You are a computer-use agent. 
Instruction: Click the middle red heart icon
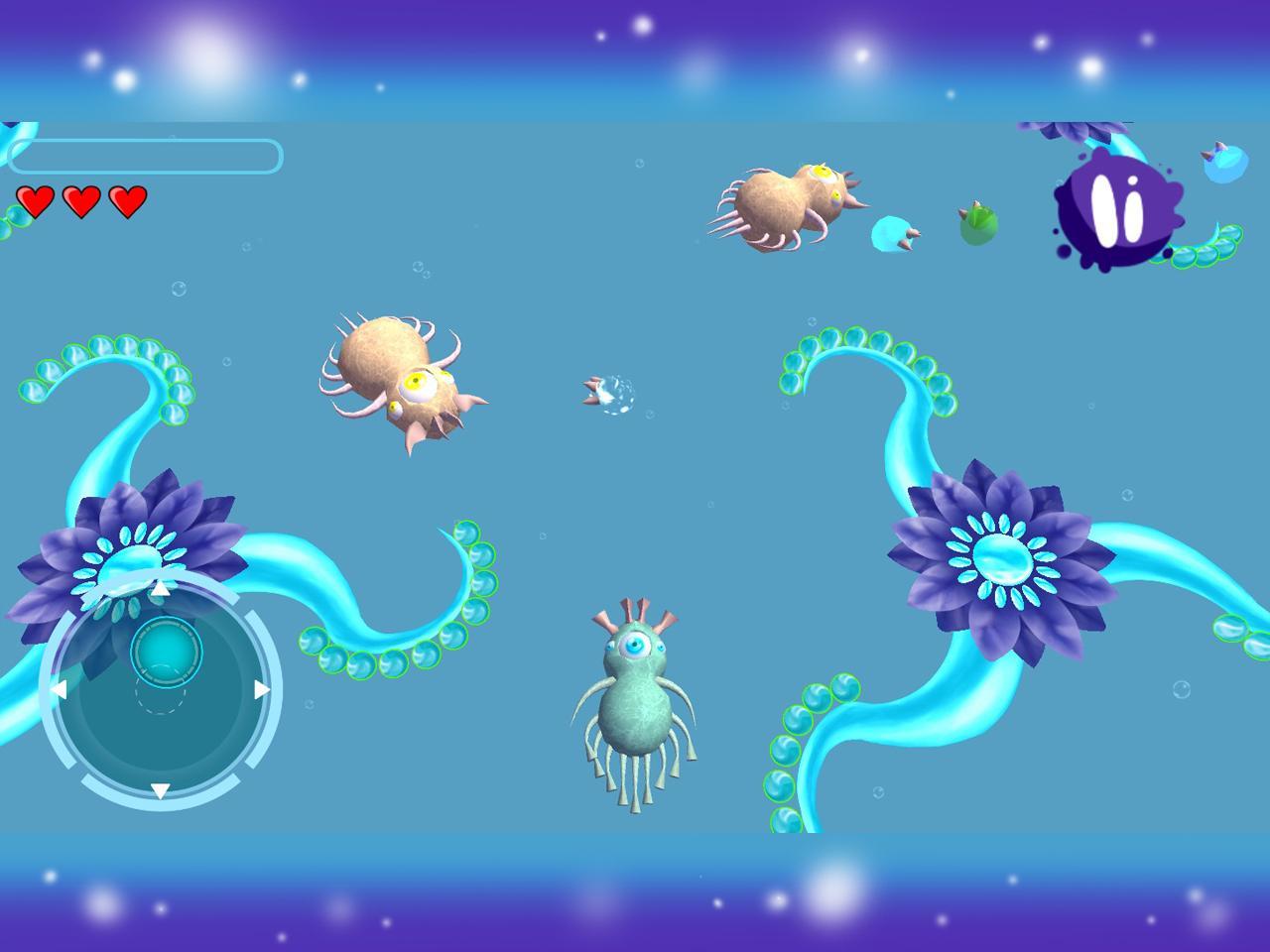82,200
